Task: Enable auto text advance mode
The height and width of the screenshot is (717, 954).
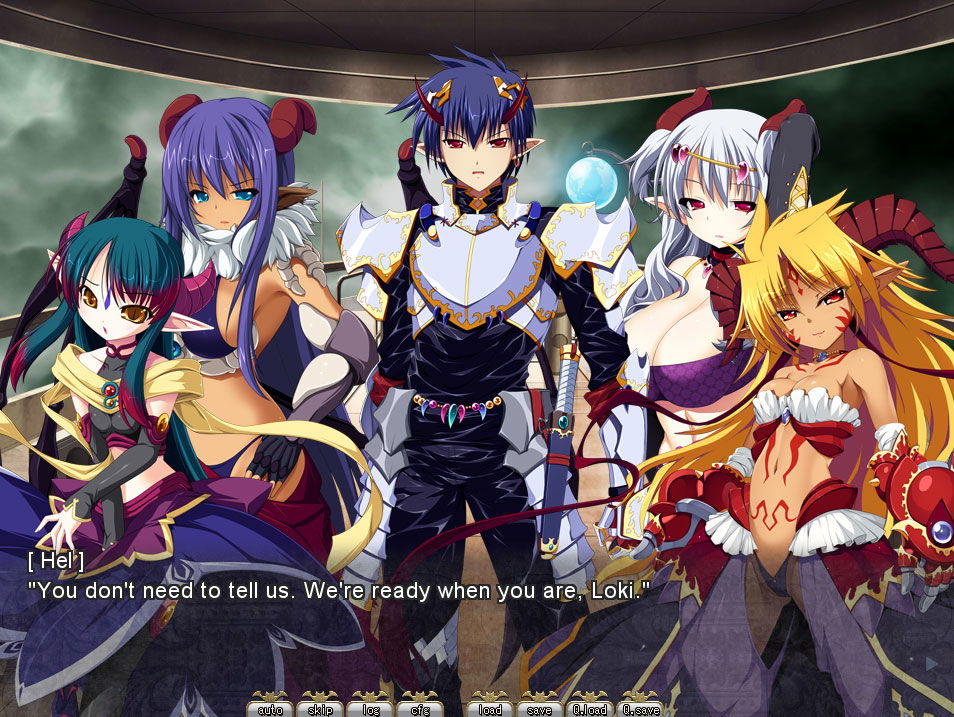Action: tap(270, 708)
